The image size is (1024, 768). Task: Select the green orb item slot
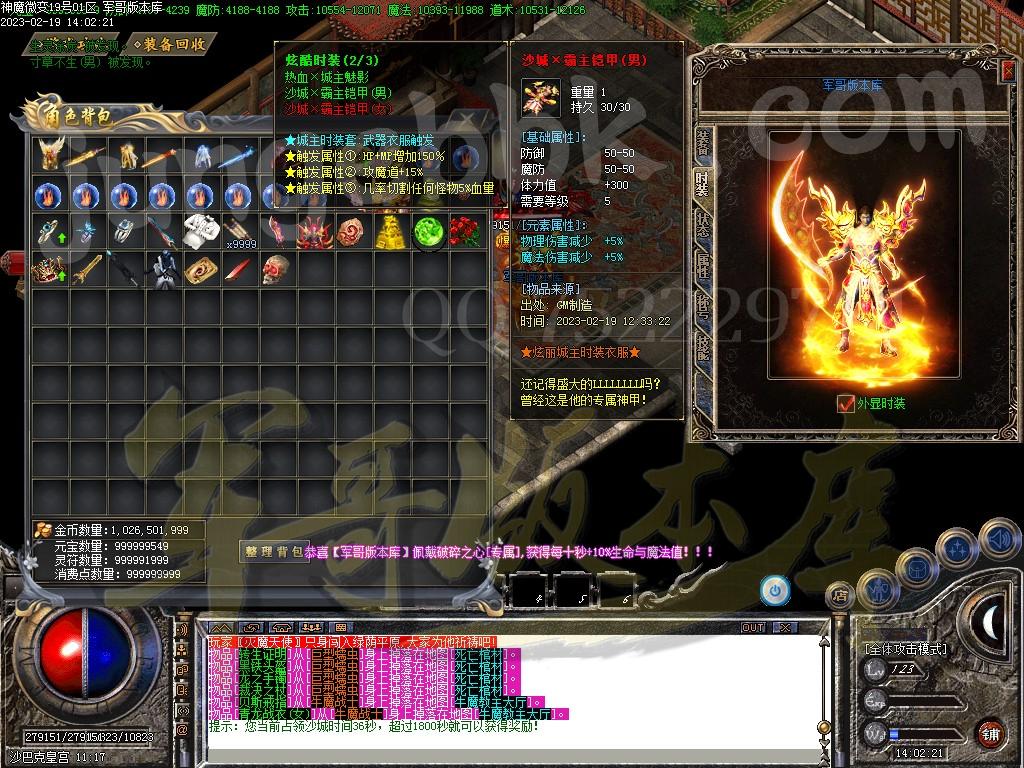427,231
